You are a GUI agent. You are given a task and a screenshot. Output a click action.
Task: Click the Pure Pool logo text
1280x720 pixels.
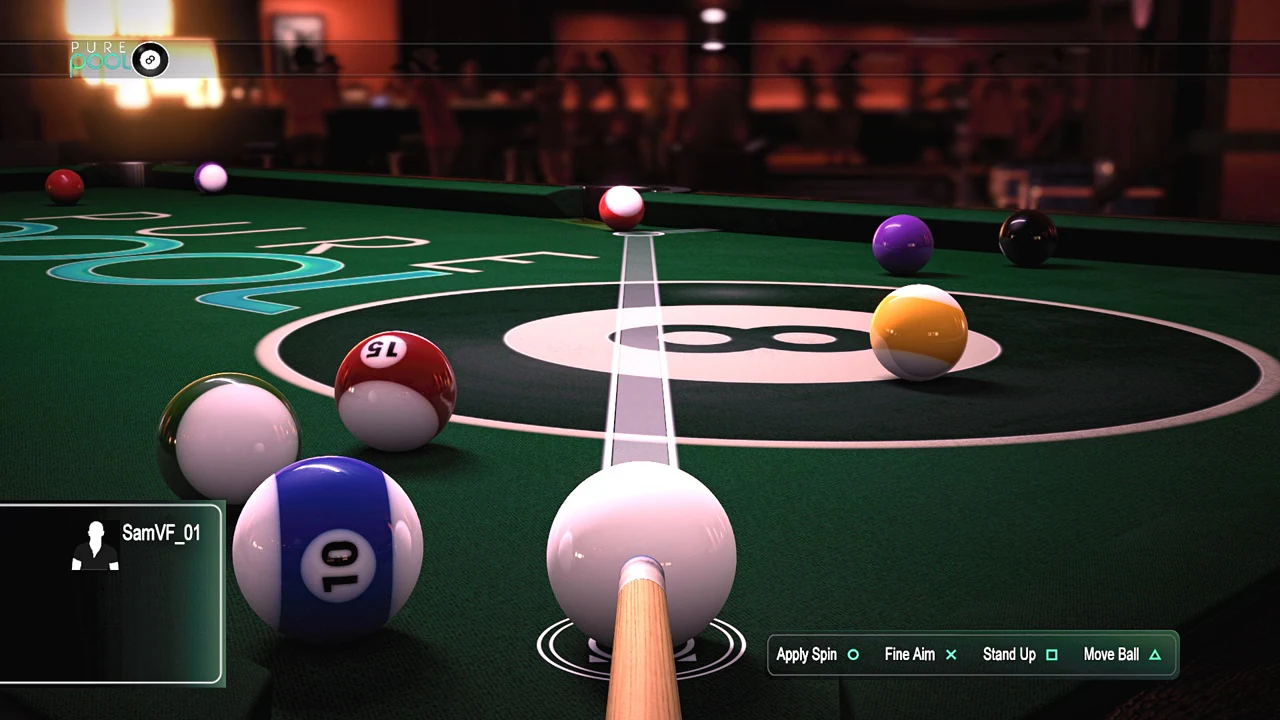[x=100, y=58]
